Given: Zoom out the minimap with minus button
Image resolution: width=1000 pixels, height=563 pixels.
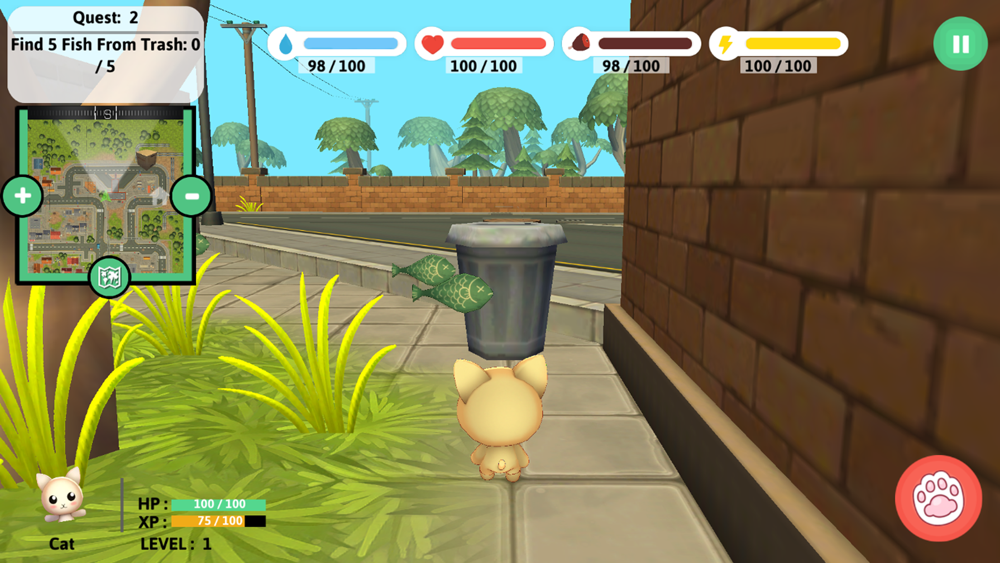Looking at the screenshot, I should [190, 195].
